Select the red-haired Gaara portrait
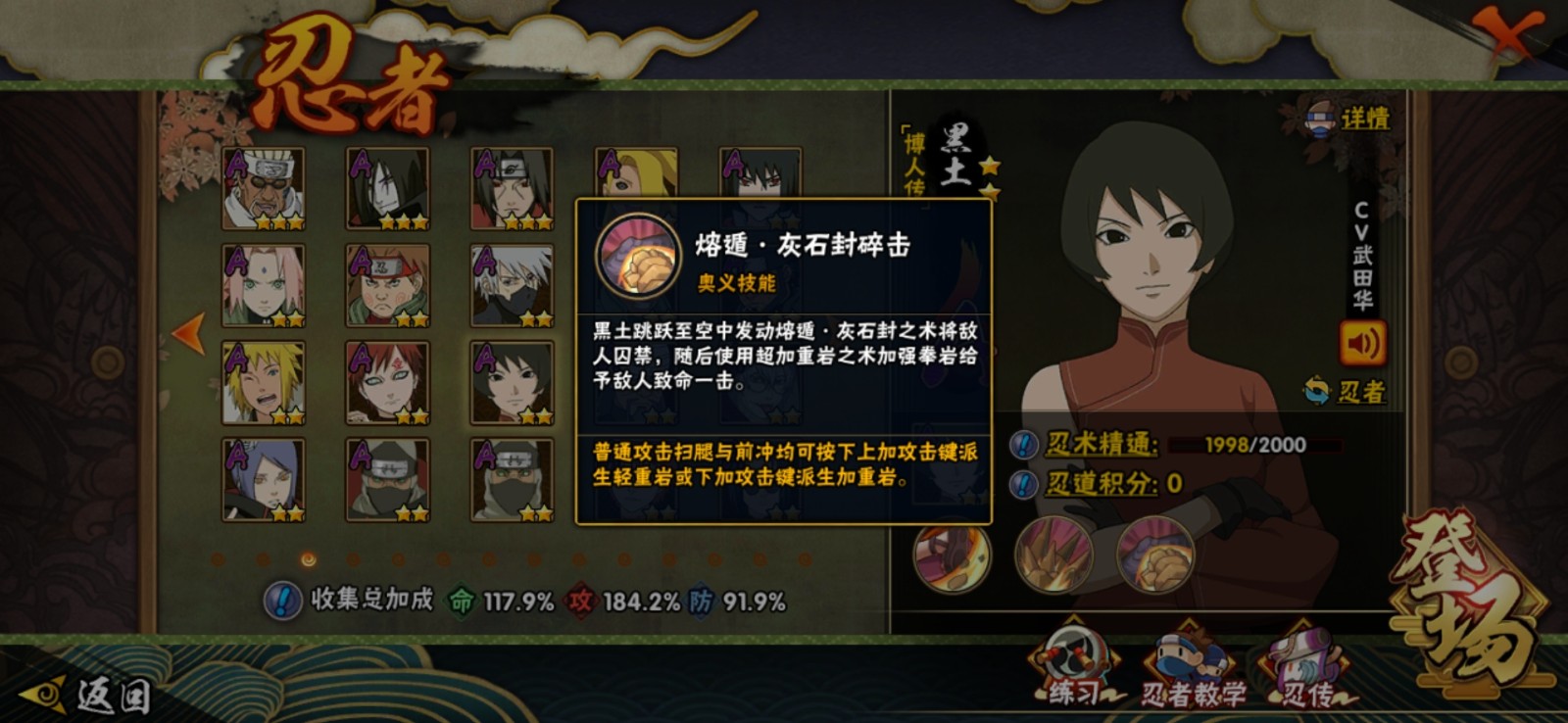Viewport: 1568px width, 723px height. (387, 382)
